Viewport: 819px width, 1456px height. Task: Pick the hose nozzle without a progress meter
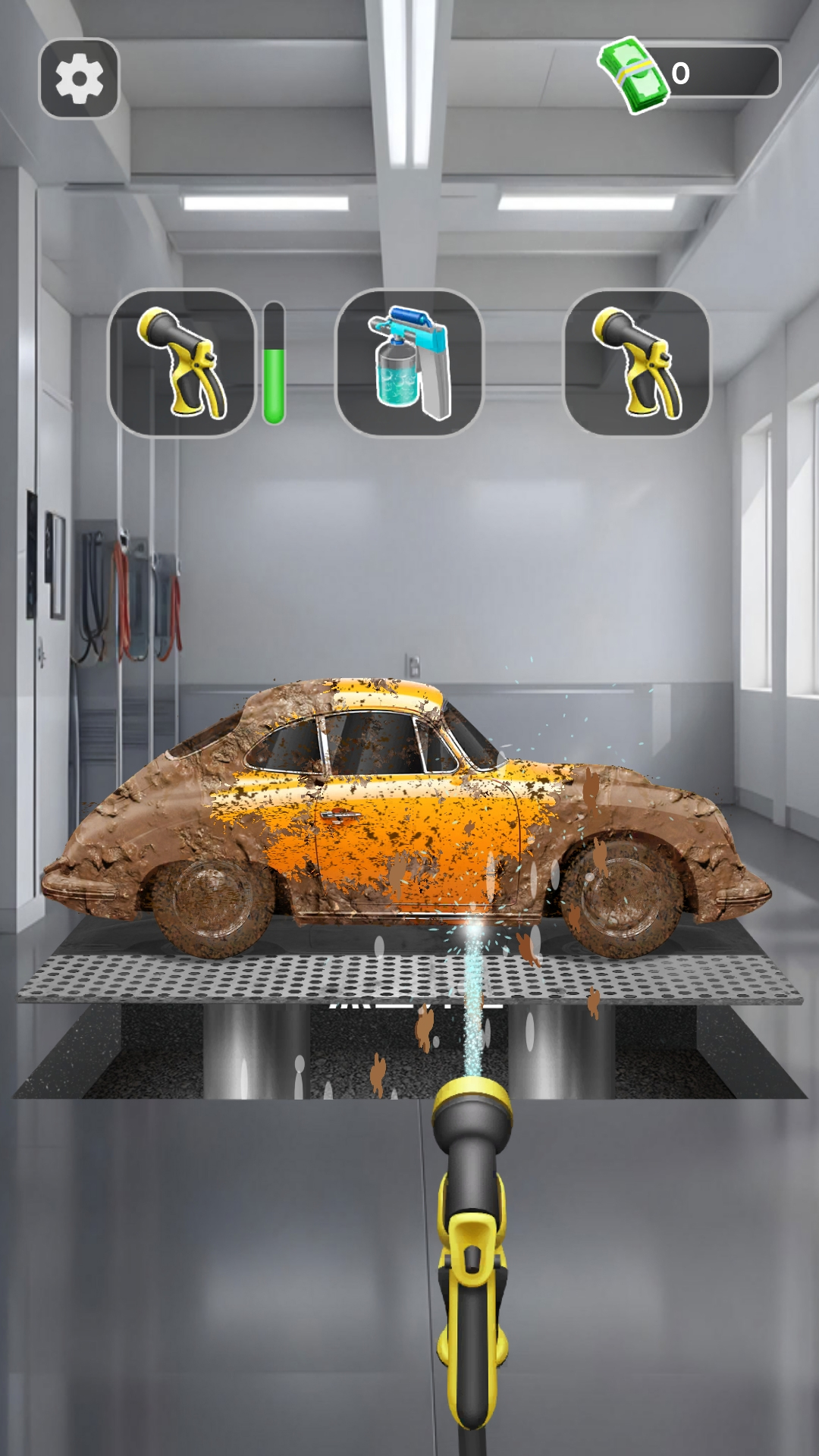click(x=636, y=363)
